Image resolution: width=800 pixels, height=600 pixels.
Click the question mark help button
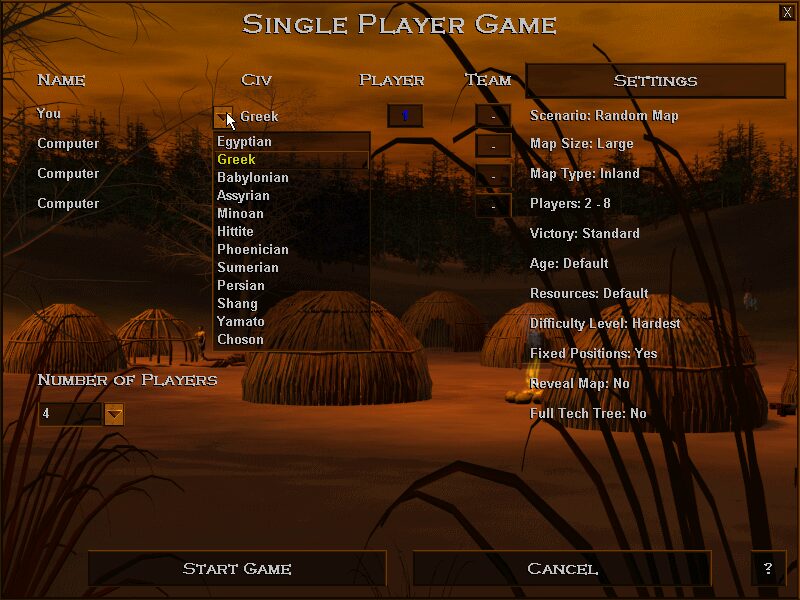click(768, 569)
